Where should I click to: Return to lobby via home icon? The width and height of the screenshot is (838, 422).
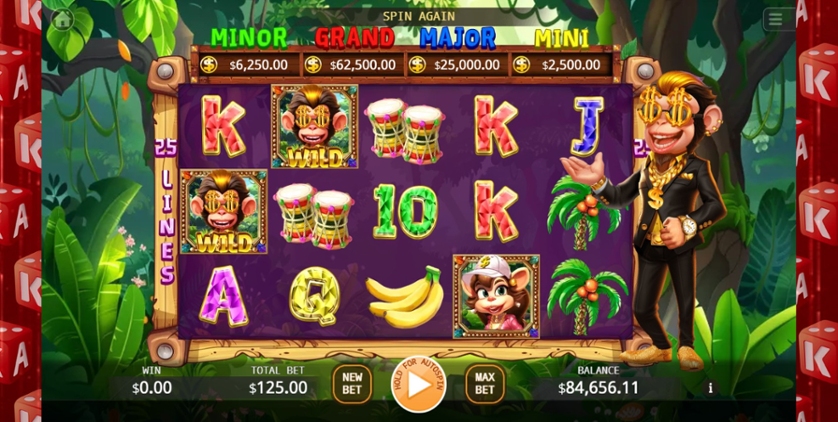64,19
